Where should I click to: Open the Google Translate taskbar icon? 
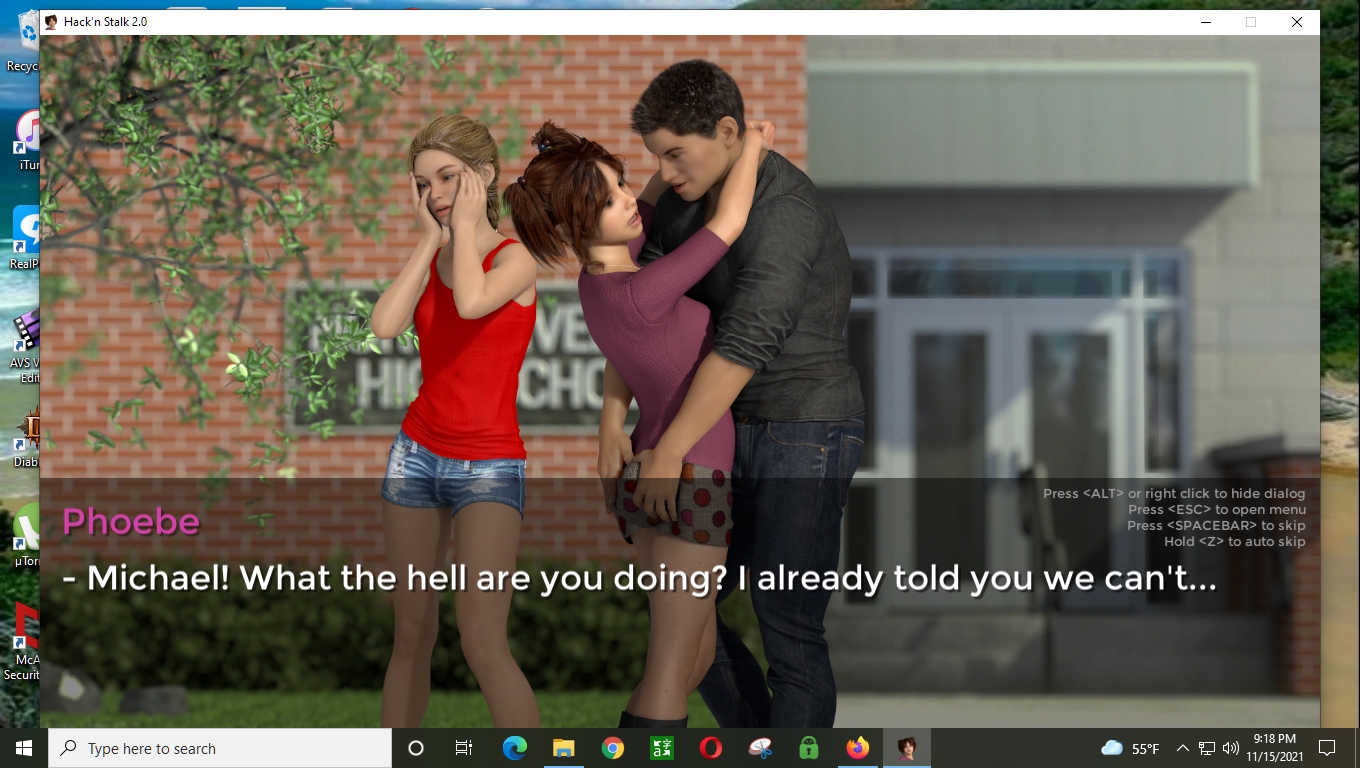pyautogui.click(x=661, y=748)
